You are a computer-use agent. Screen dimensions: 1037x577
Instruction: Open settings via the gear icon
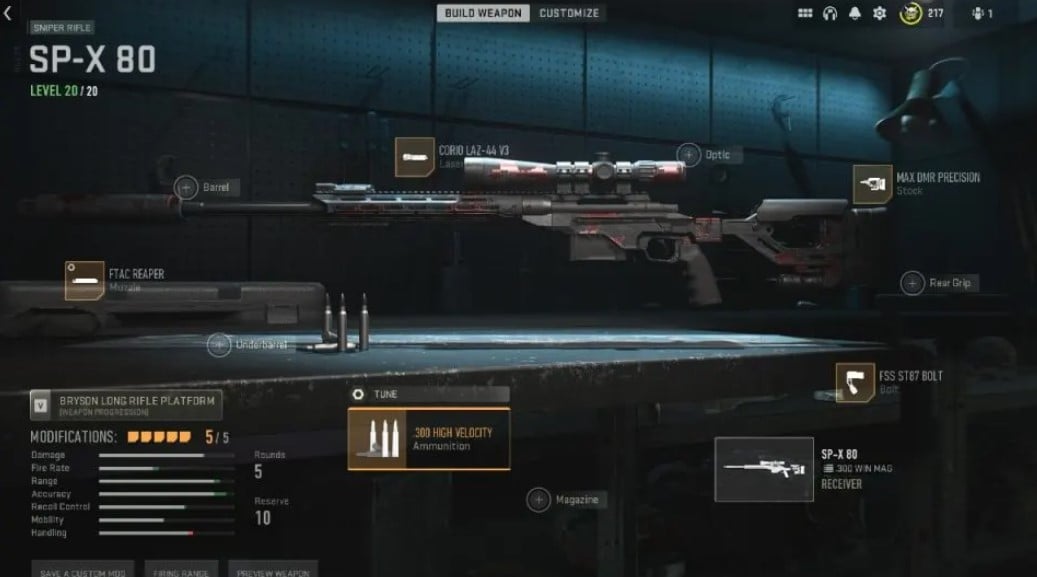879,14
